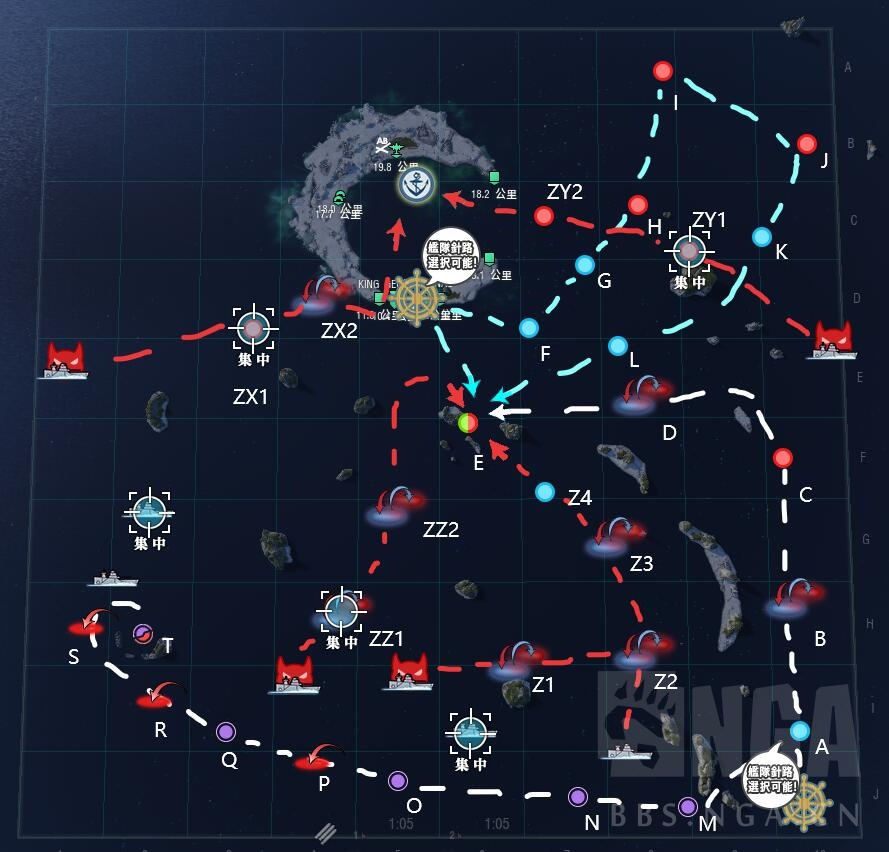The image size is (889, 852).
Task: Target the ZY1 crosshair marker
Action: tap(689, 252)
